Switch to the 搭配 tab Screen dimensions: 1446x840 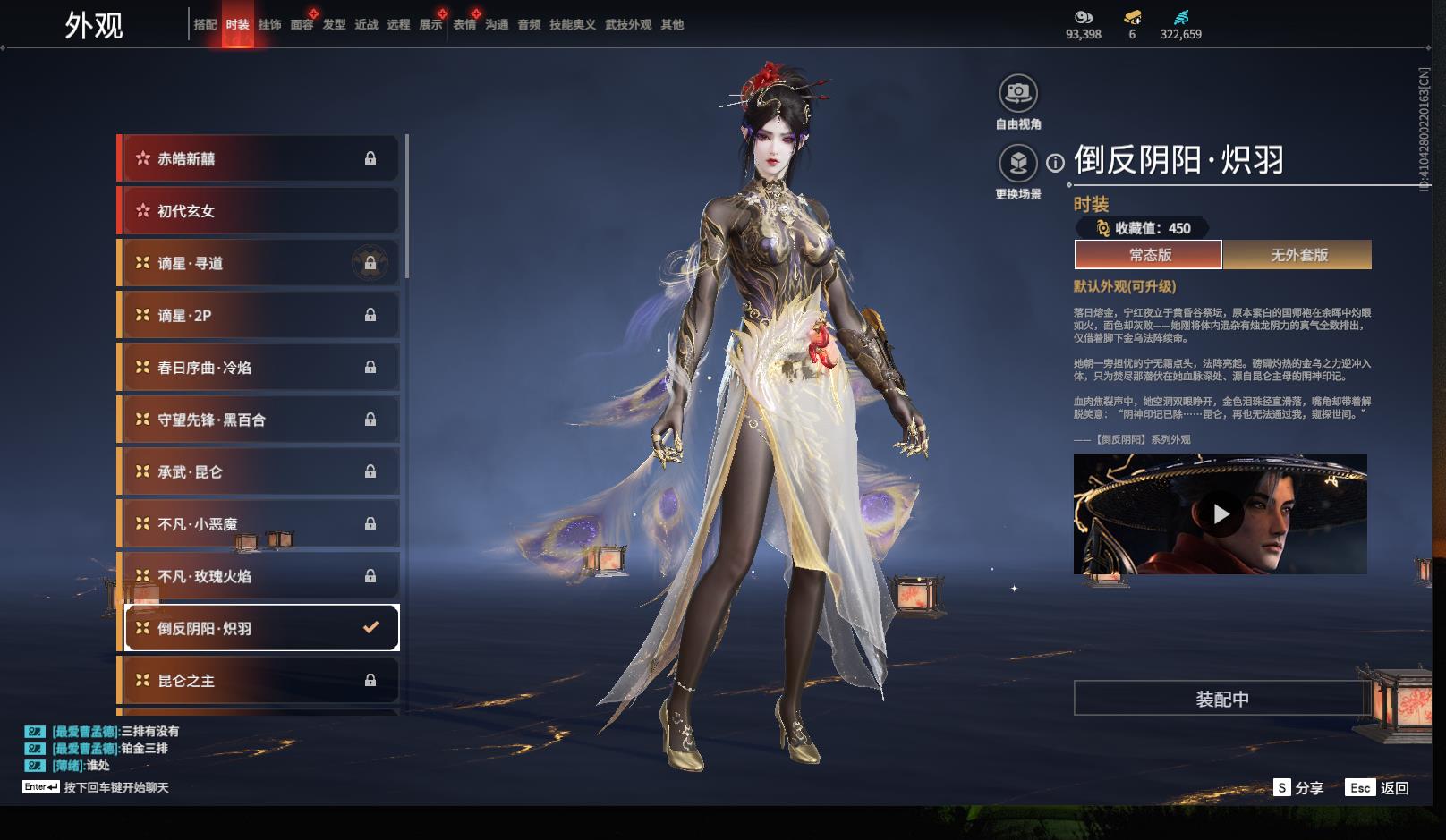pos(205,25)
